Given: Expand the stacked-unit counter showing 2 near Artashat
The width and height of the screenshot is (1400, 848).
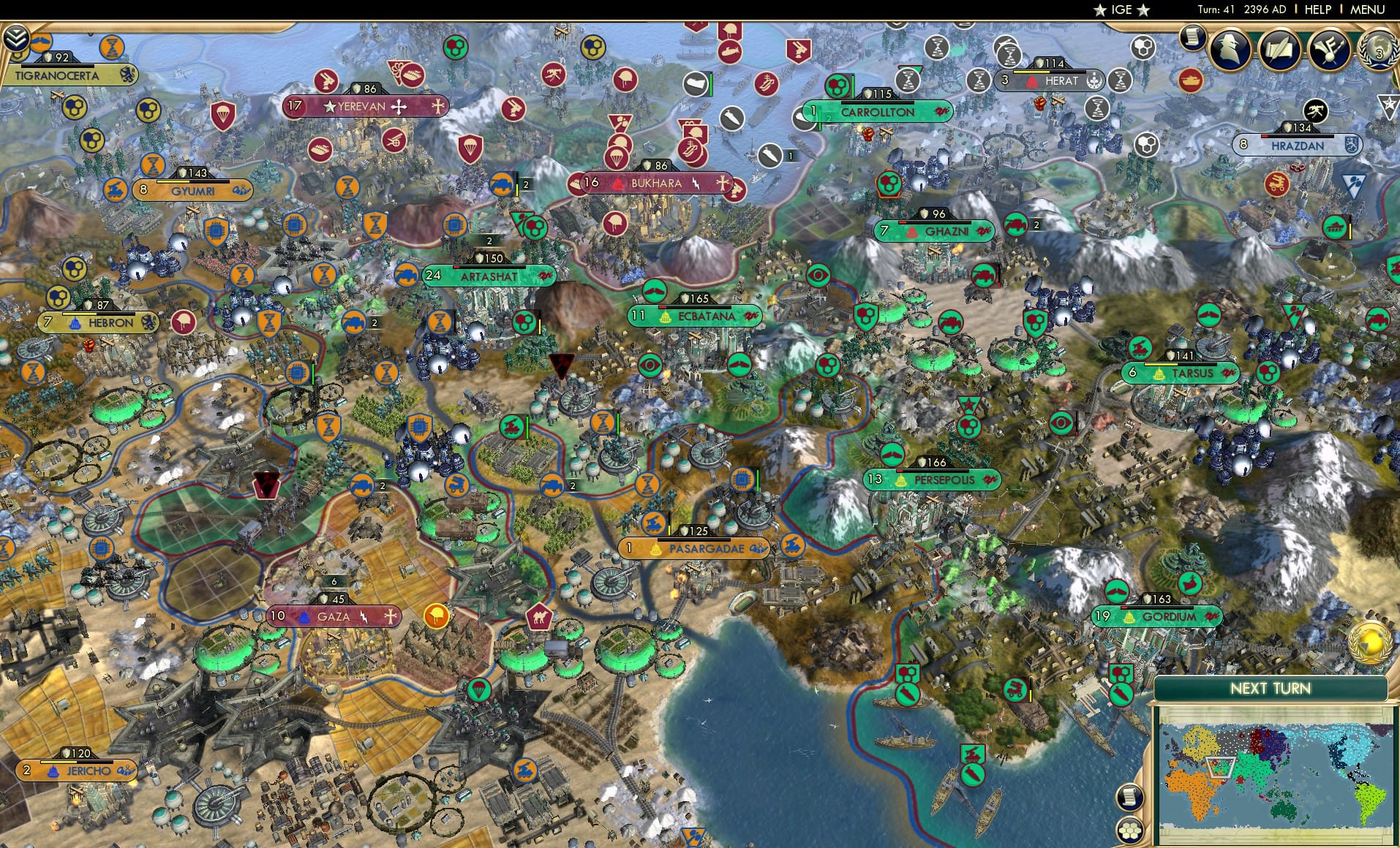Looking at the screenshot, I should coord(489,239).
